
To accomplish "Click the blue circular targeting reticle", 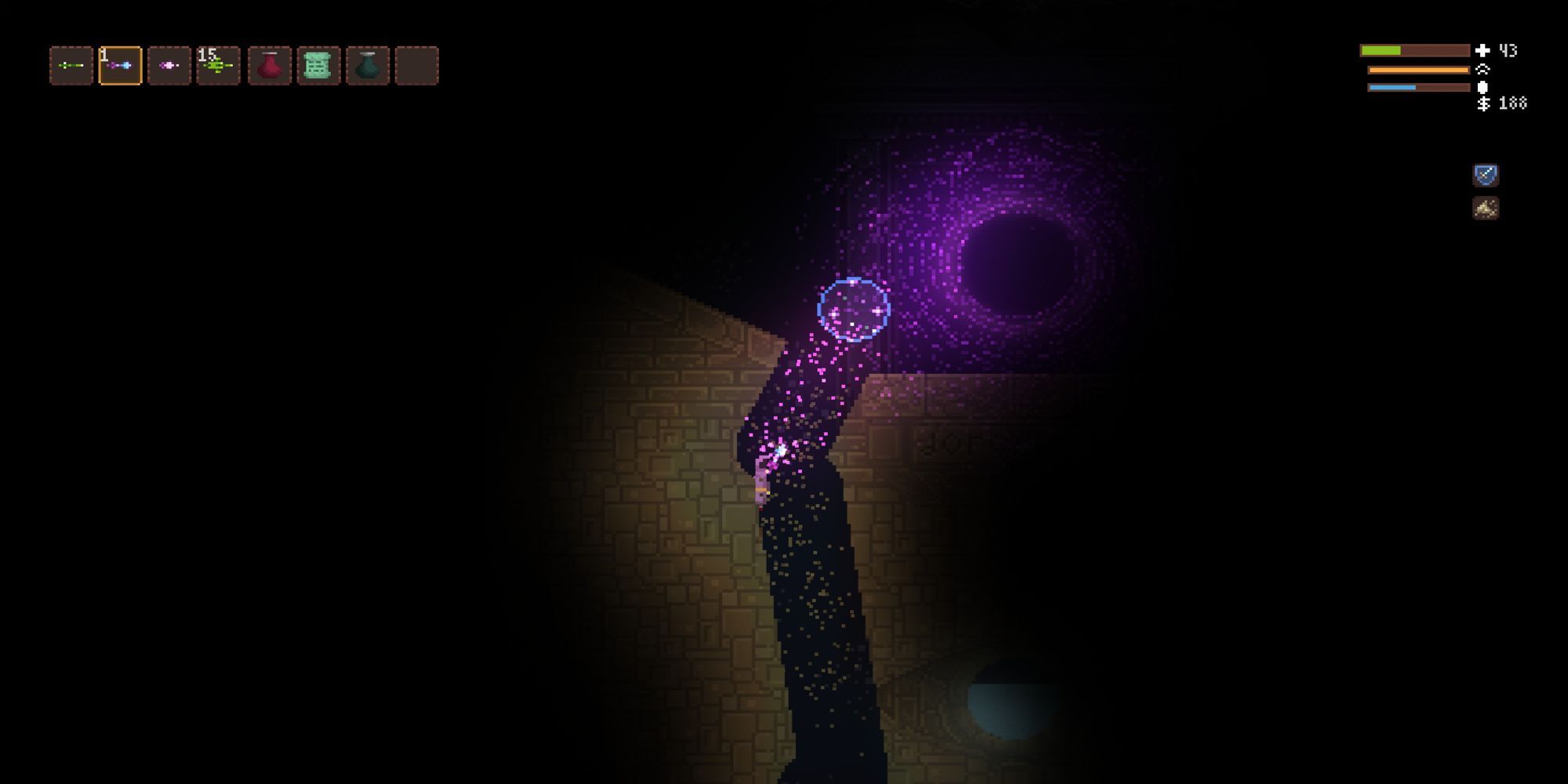I will coord(855,310).
